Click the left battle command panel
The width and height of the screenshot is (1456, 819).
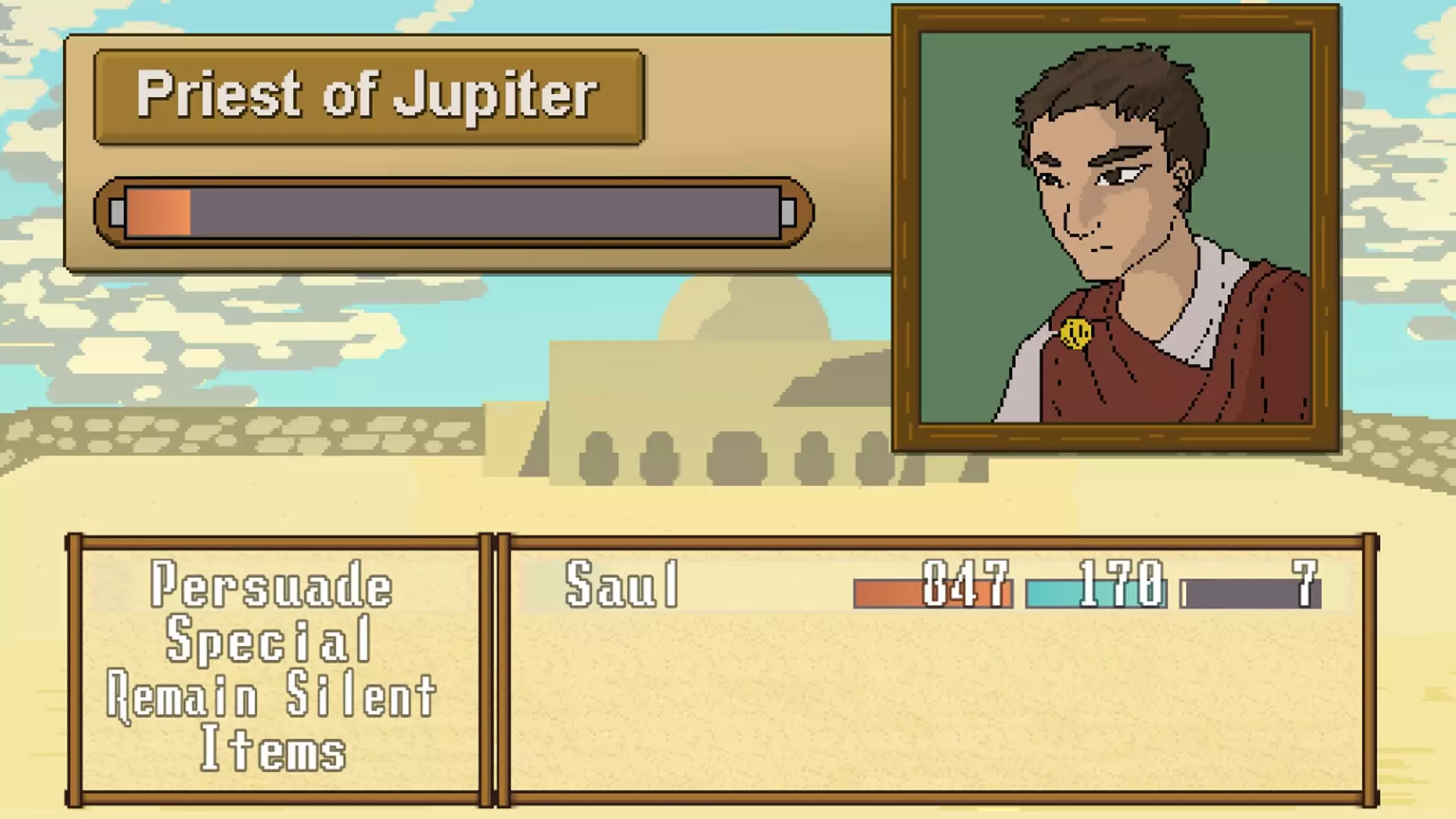273,667
